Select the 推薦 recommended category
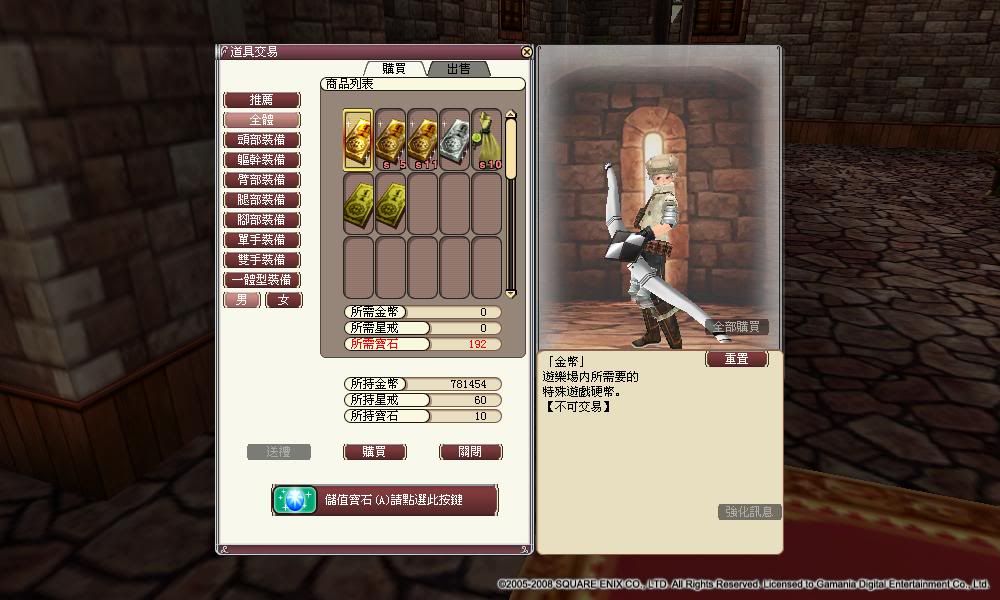The image size is (1000, 600). point(261,100)
